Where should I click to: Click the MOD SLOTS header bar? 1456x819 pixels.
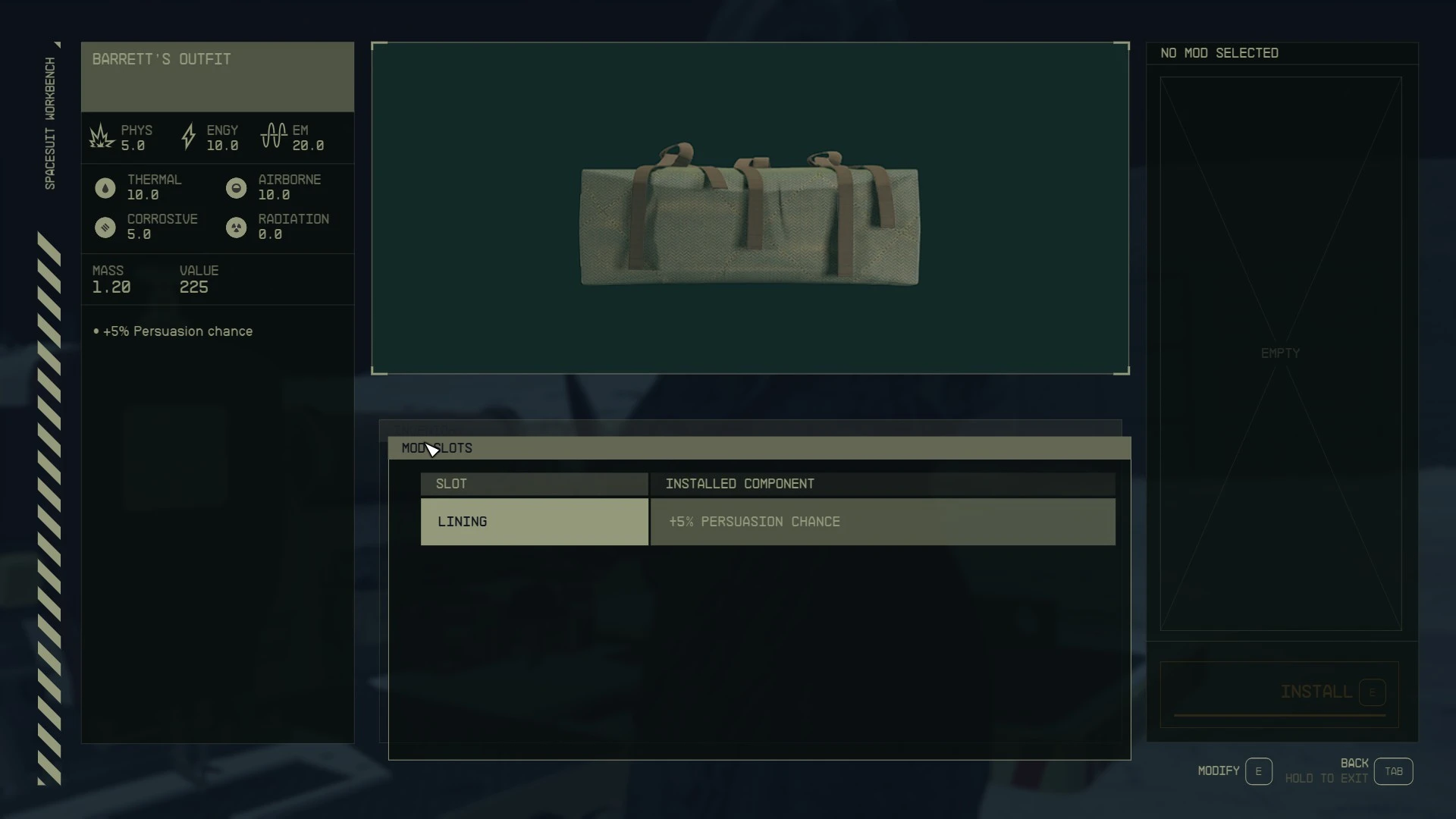437,448
